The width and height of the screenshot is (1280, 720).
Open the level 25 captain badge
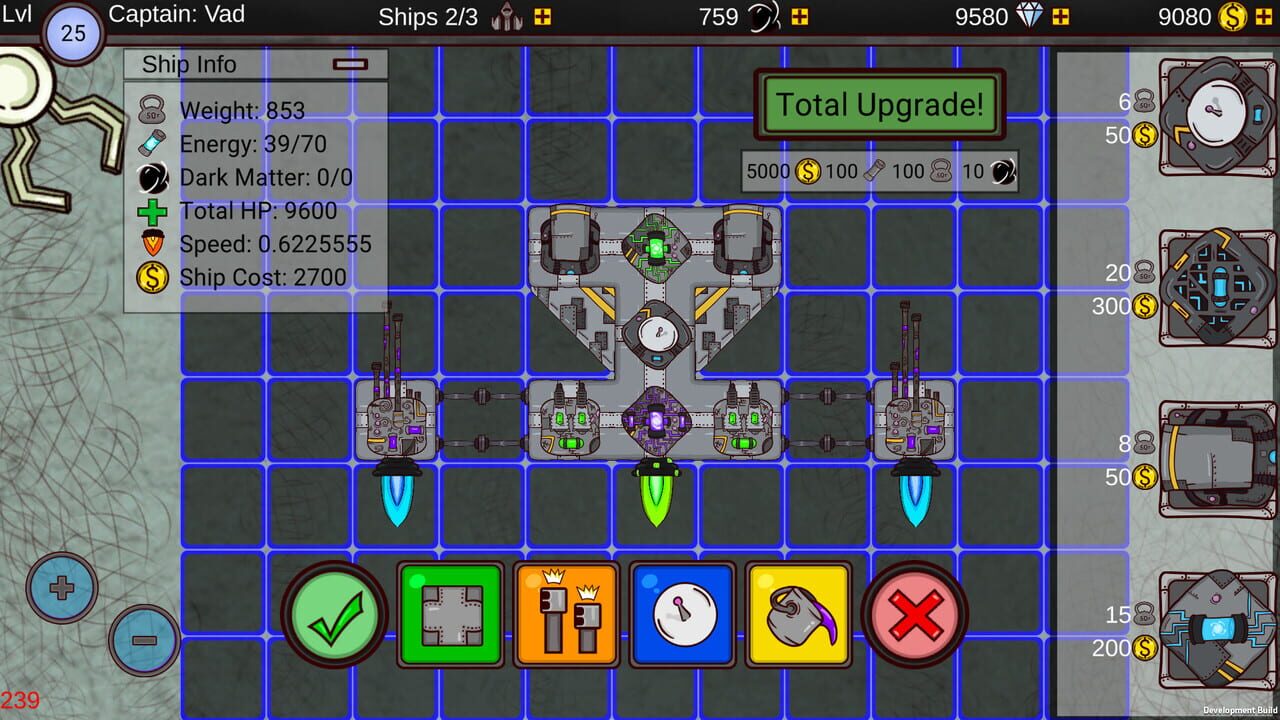click(x=74, y=33)
